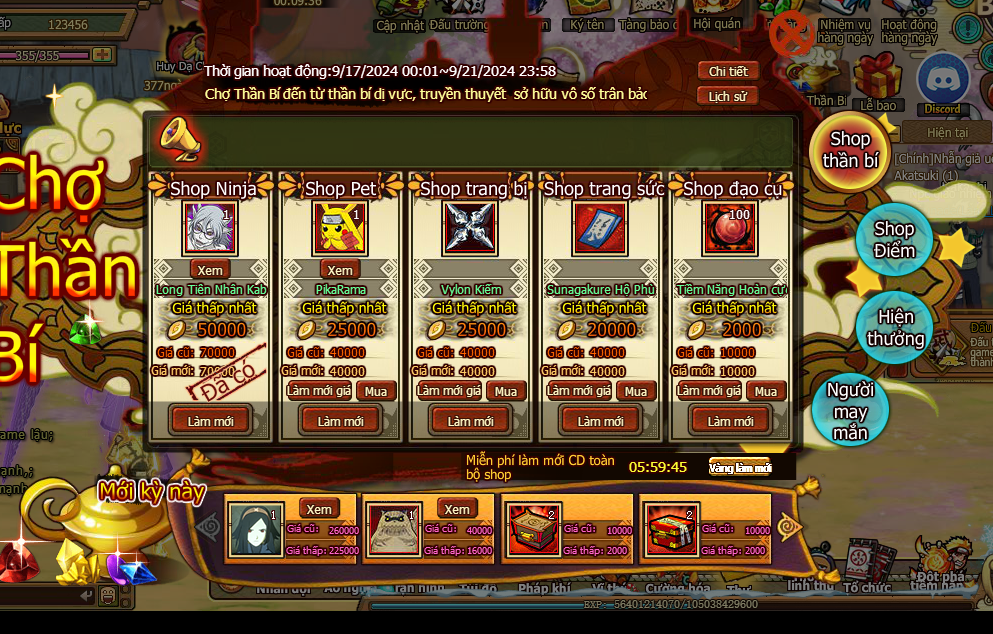Click the Vàng làm mới button

740,468
